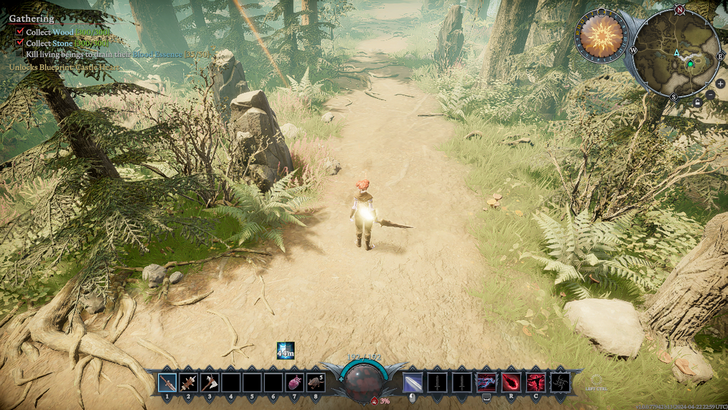Viewport: 728px width, 410px height.
Task: Use the pink item in slot 7
Action: pos(295,382)
